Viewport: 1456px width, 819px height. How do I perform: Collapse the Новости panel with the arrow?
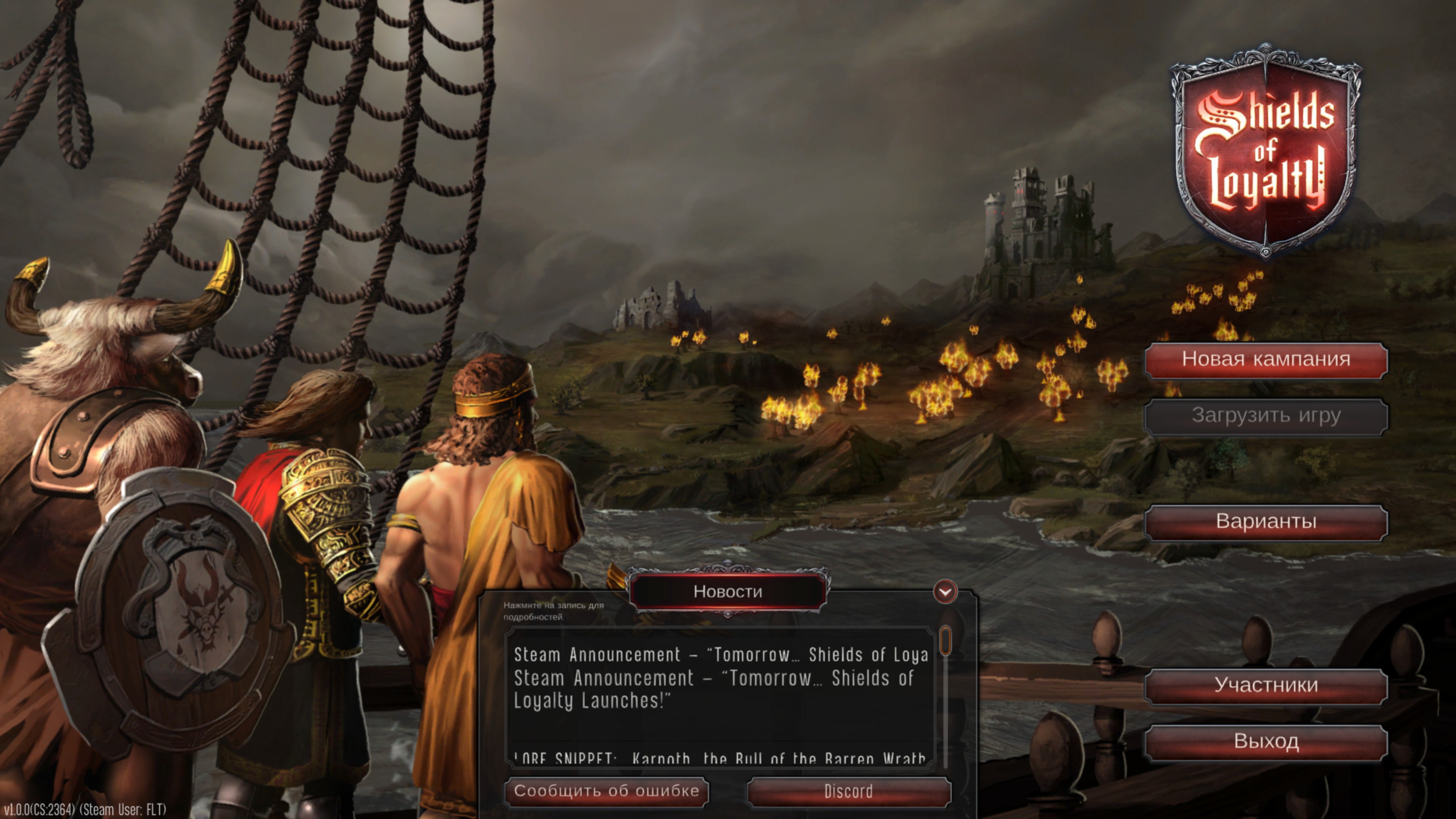(x=945, y=592)
